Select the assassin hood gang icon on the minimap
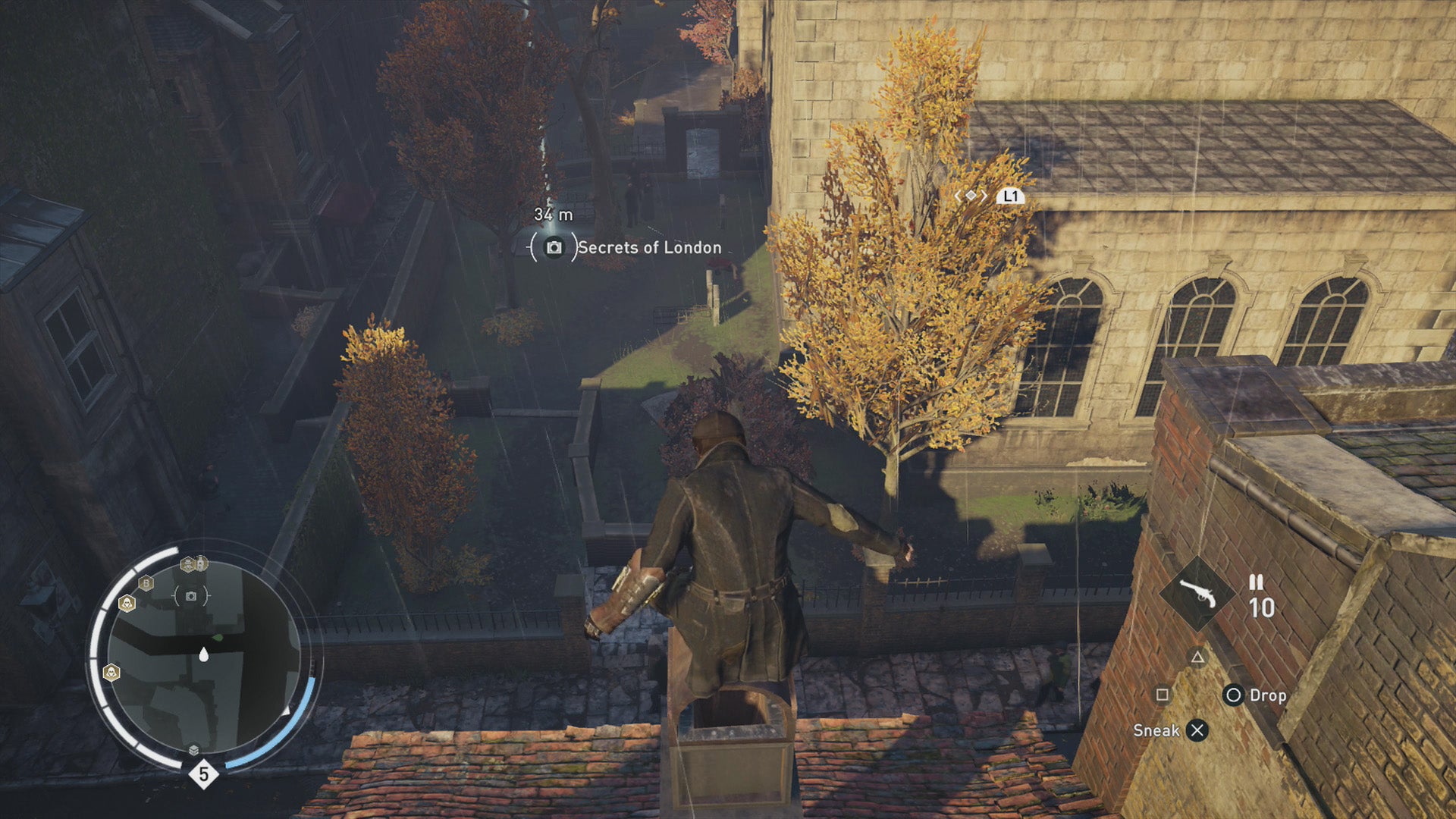Viewport: 1456px width, 819px height. (x=127, y=604)
